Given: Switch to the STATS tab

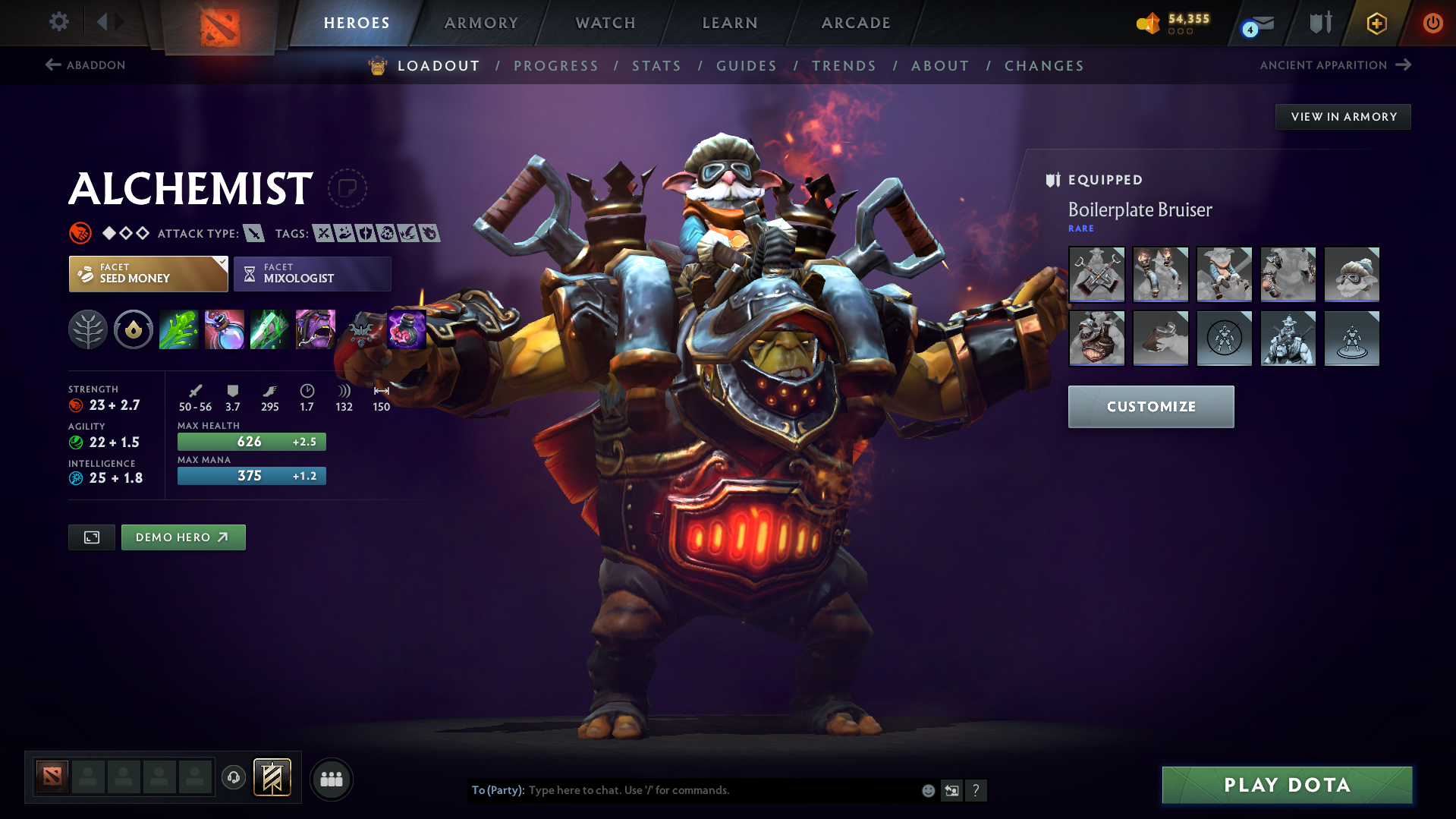Looking at the screenshot, I should [x=656, y=66].
